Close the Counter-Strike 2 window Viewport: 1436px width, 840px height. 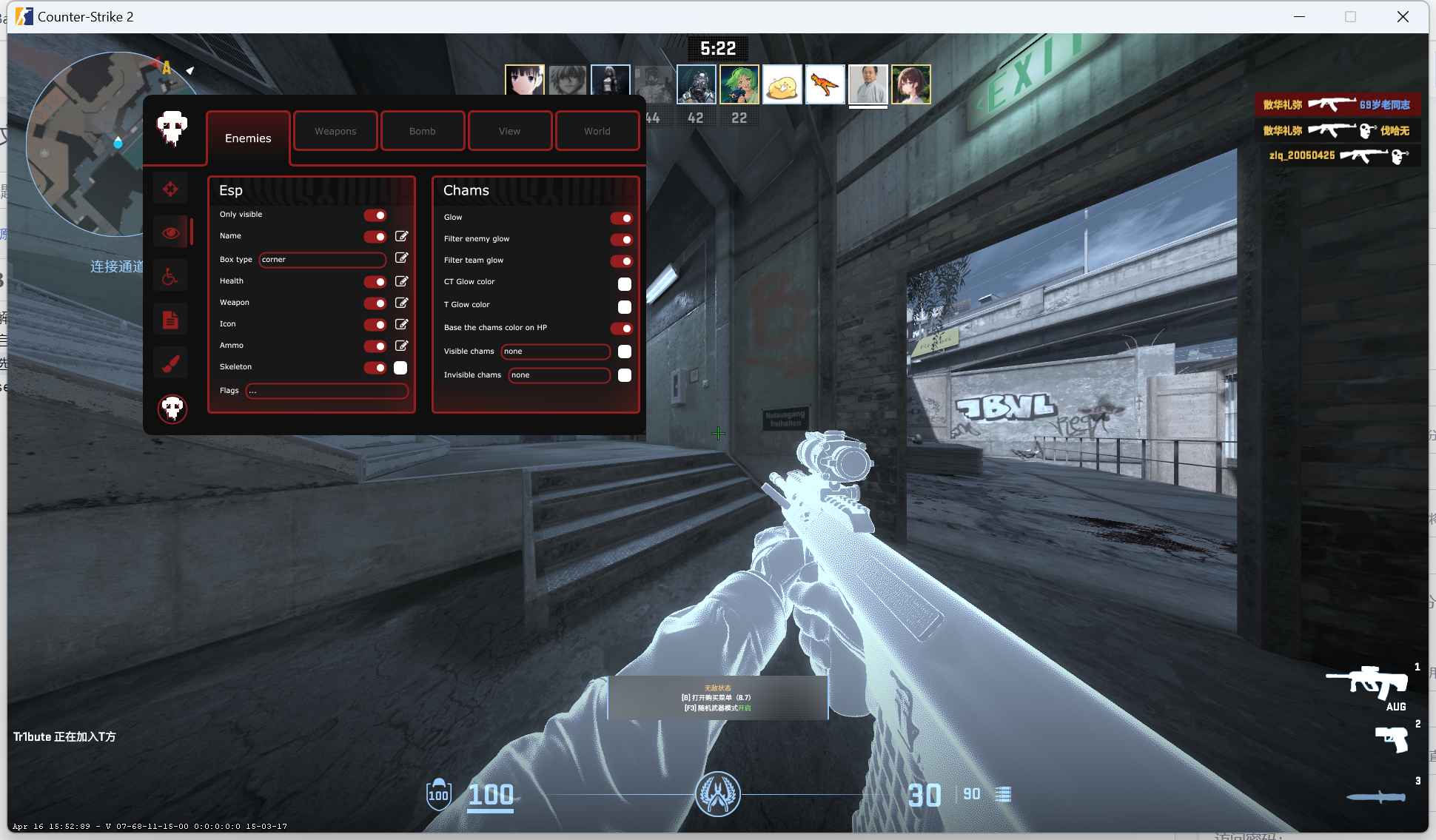1402,17
